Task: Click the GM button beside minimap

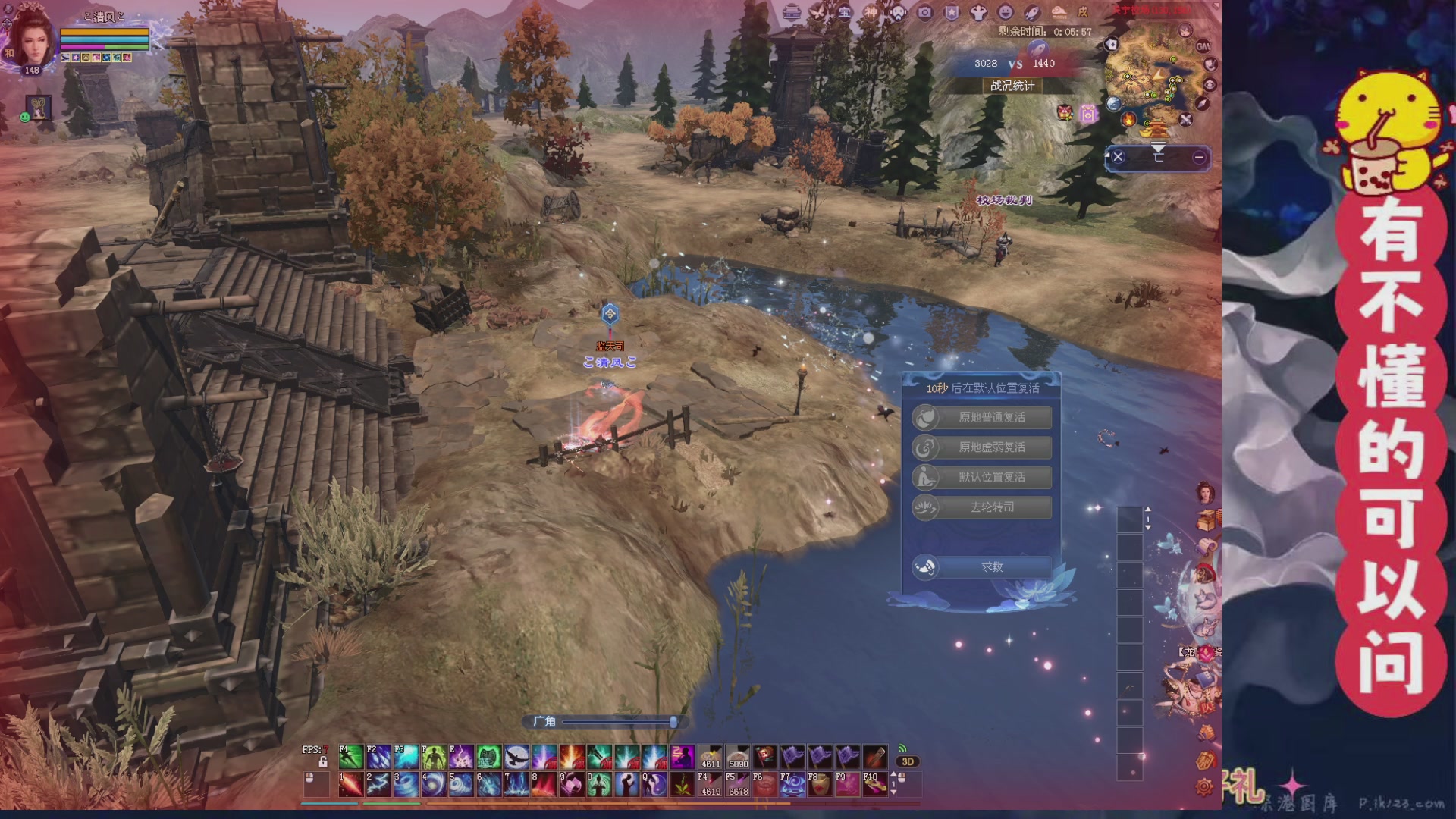Action: pyautogui.click(x=1203, y=46)
